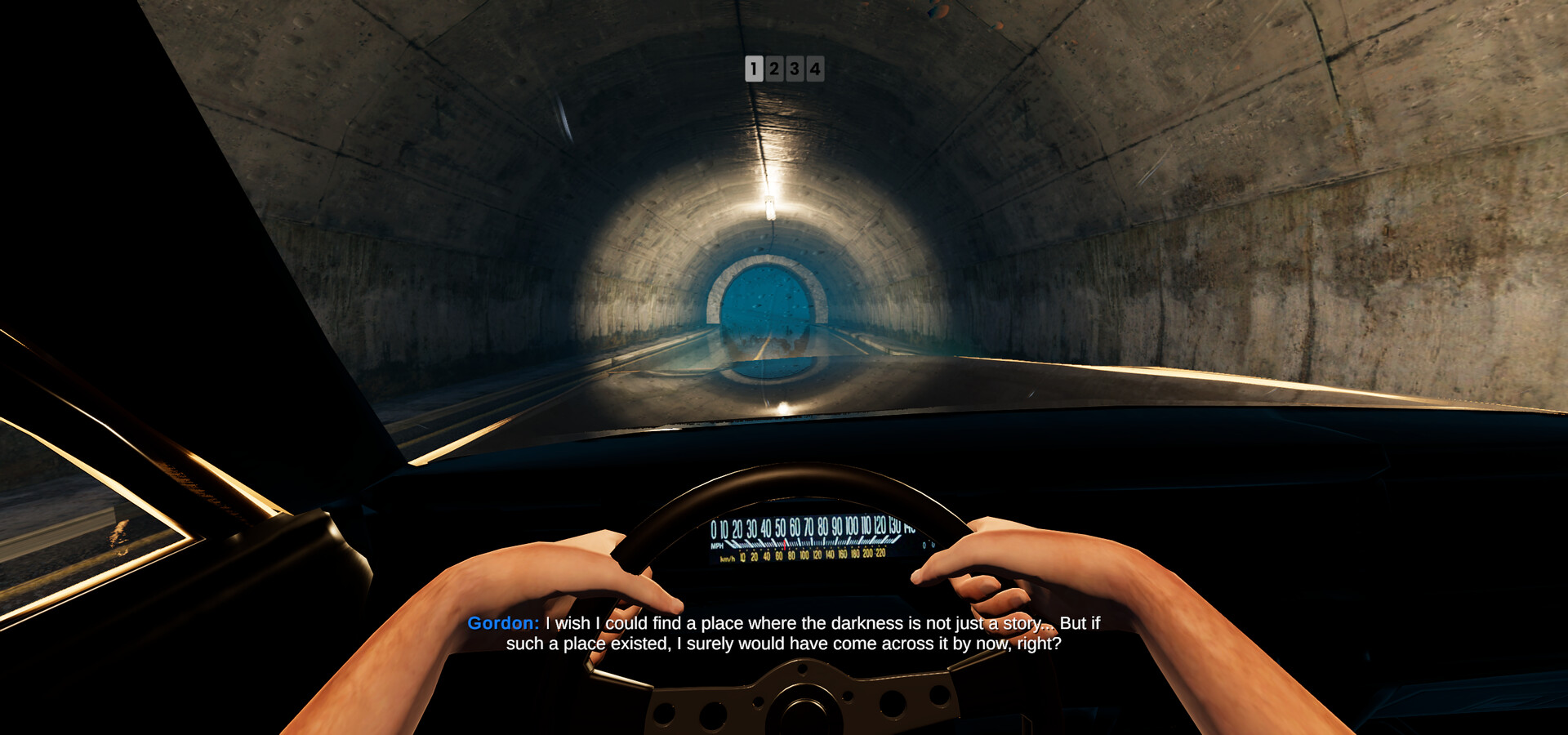Click the 100 MPH mark on the speed gauge
The height and width of the screenshot is (735, 1568).
click(x=852, y=528)
